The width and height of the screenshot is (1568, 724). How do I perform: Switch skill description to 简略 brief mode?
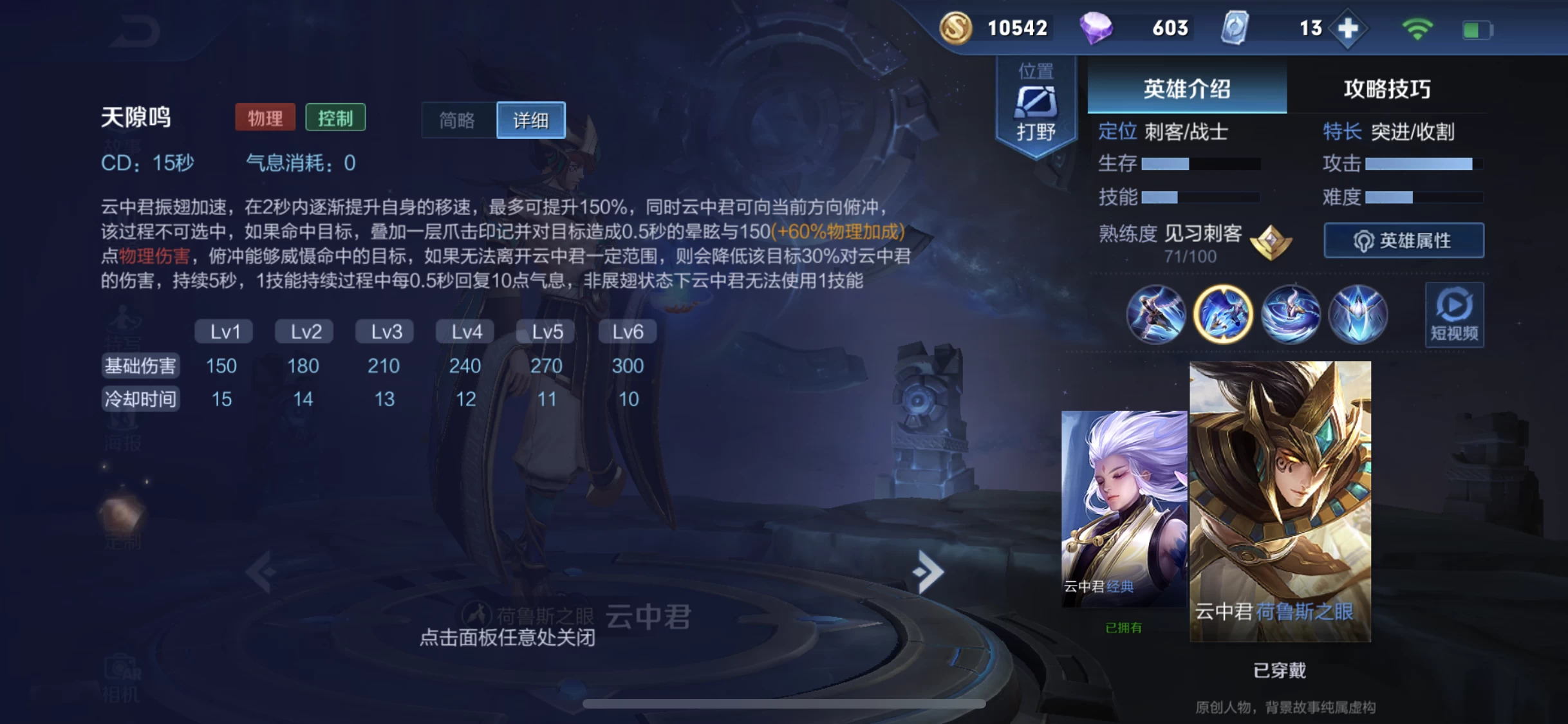[458, 120]
